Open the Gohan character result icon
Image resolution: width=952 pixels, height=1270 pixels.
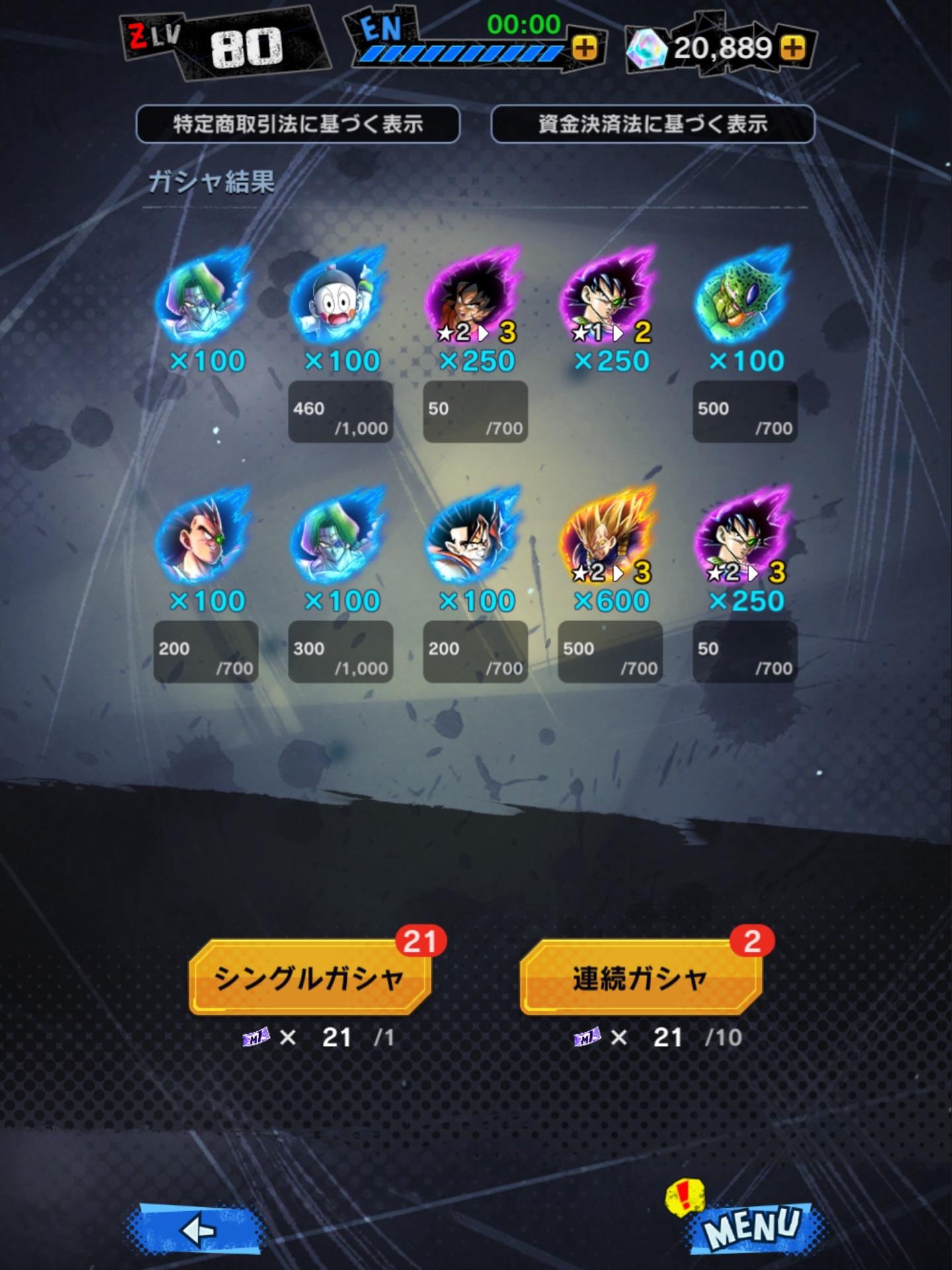[476, 542]
